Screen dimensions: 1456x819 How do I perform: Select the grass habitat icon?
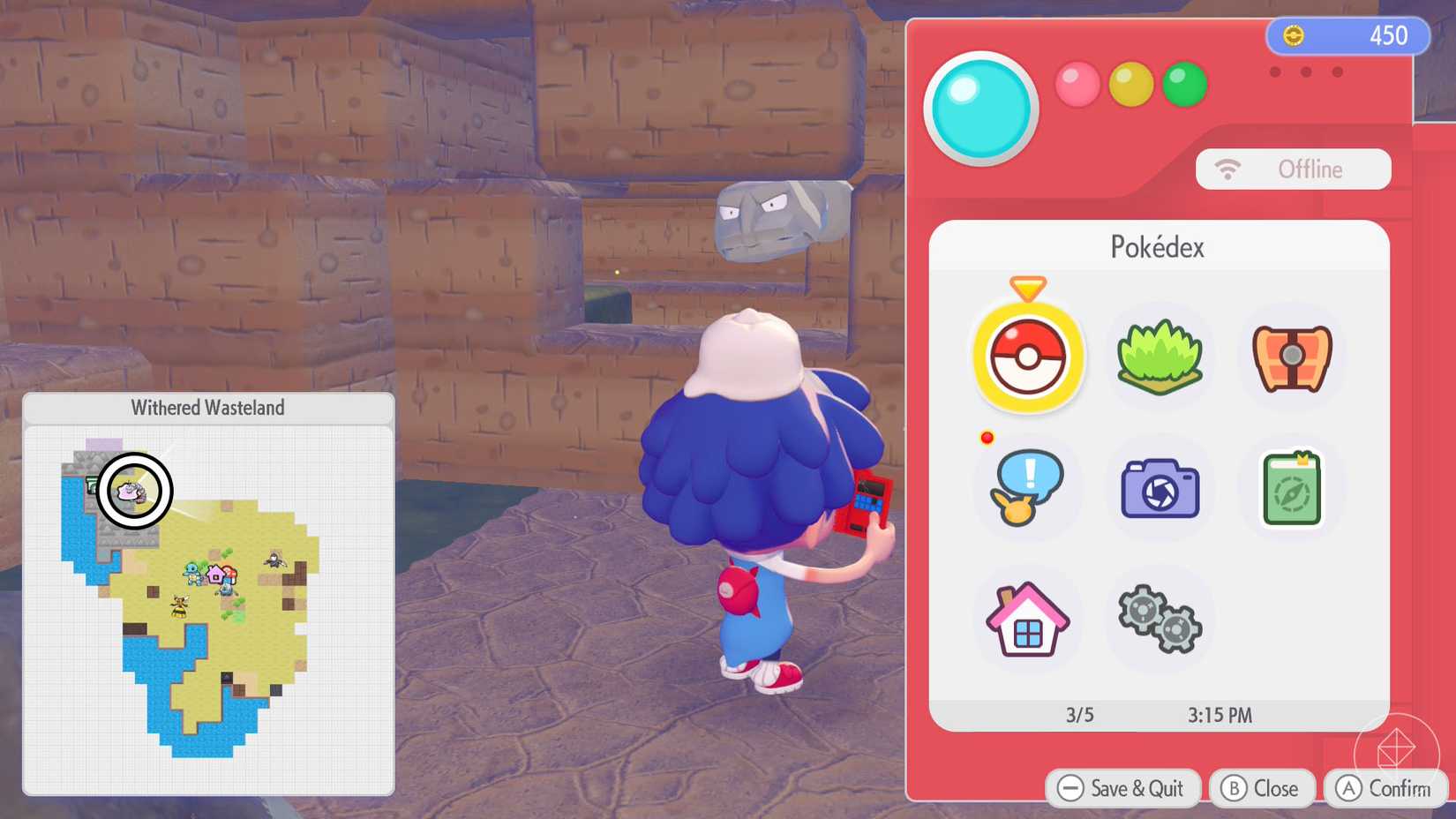(1159, 357)
